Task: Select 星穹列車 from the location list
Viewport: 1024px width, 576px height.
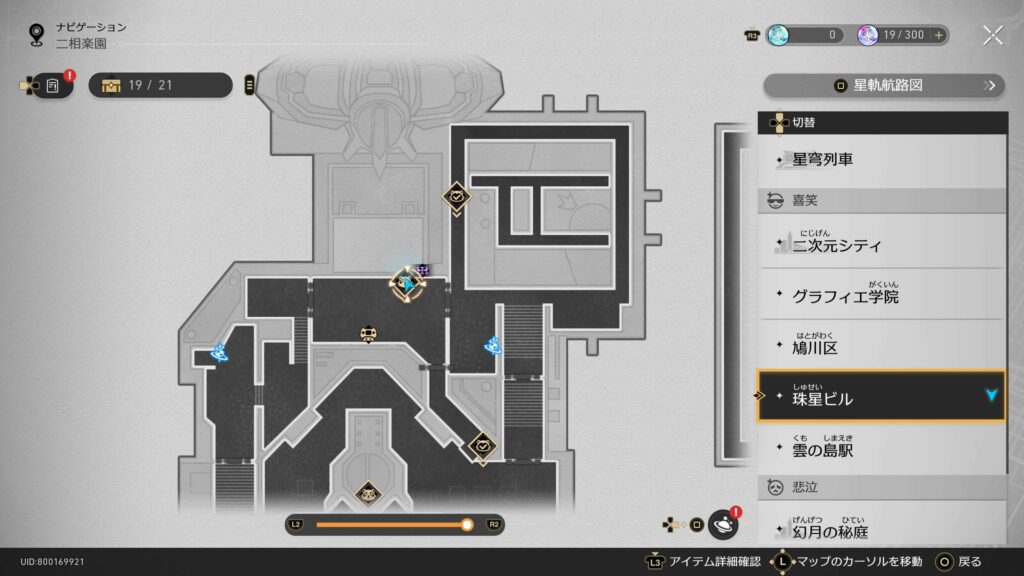Action: tap(880, 159)
